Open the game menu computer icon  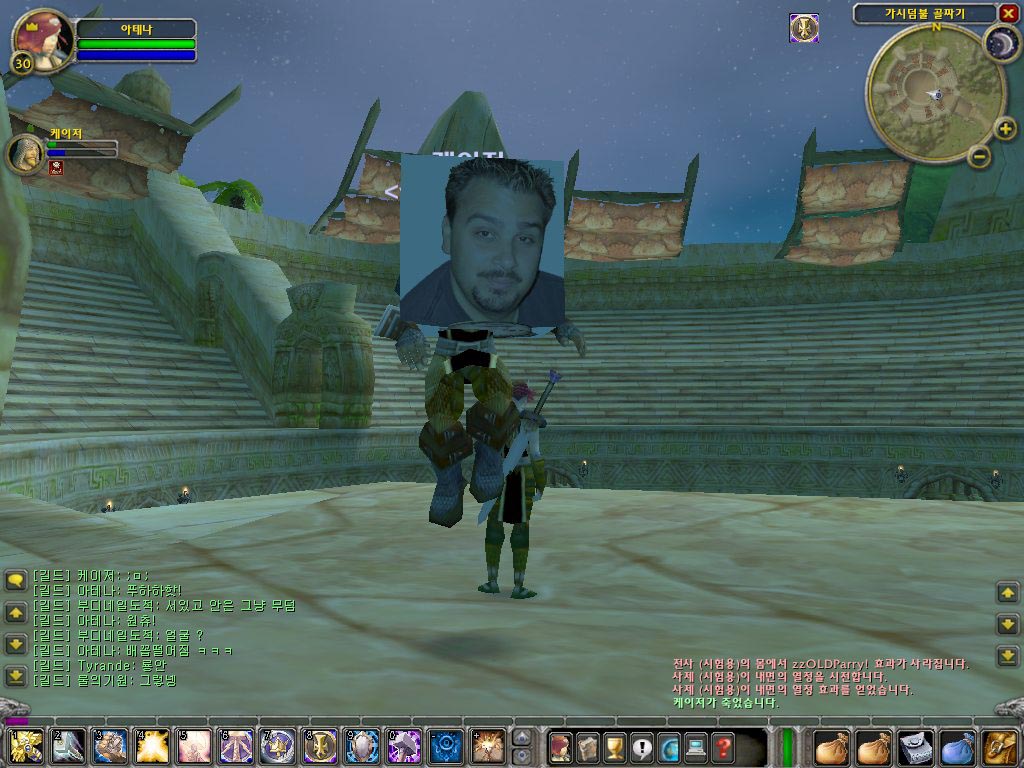click(x=695, y=747)
